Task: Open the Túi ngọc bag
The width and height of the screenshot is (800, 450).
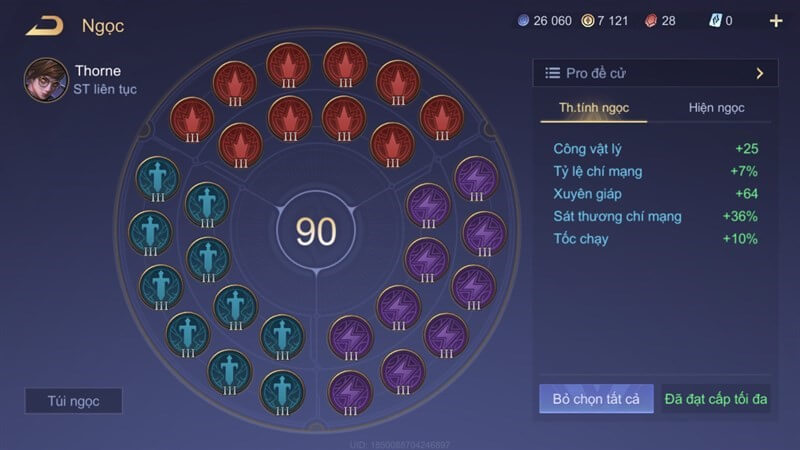Action: pyautogui.click(x=74, y=401)
